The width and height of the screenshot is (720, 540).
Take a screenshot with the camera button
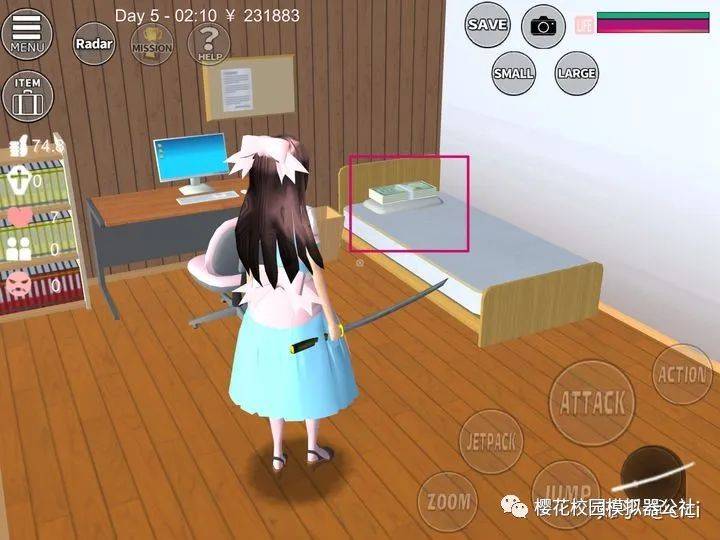[x=544, y=26]
